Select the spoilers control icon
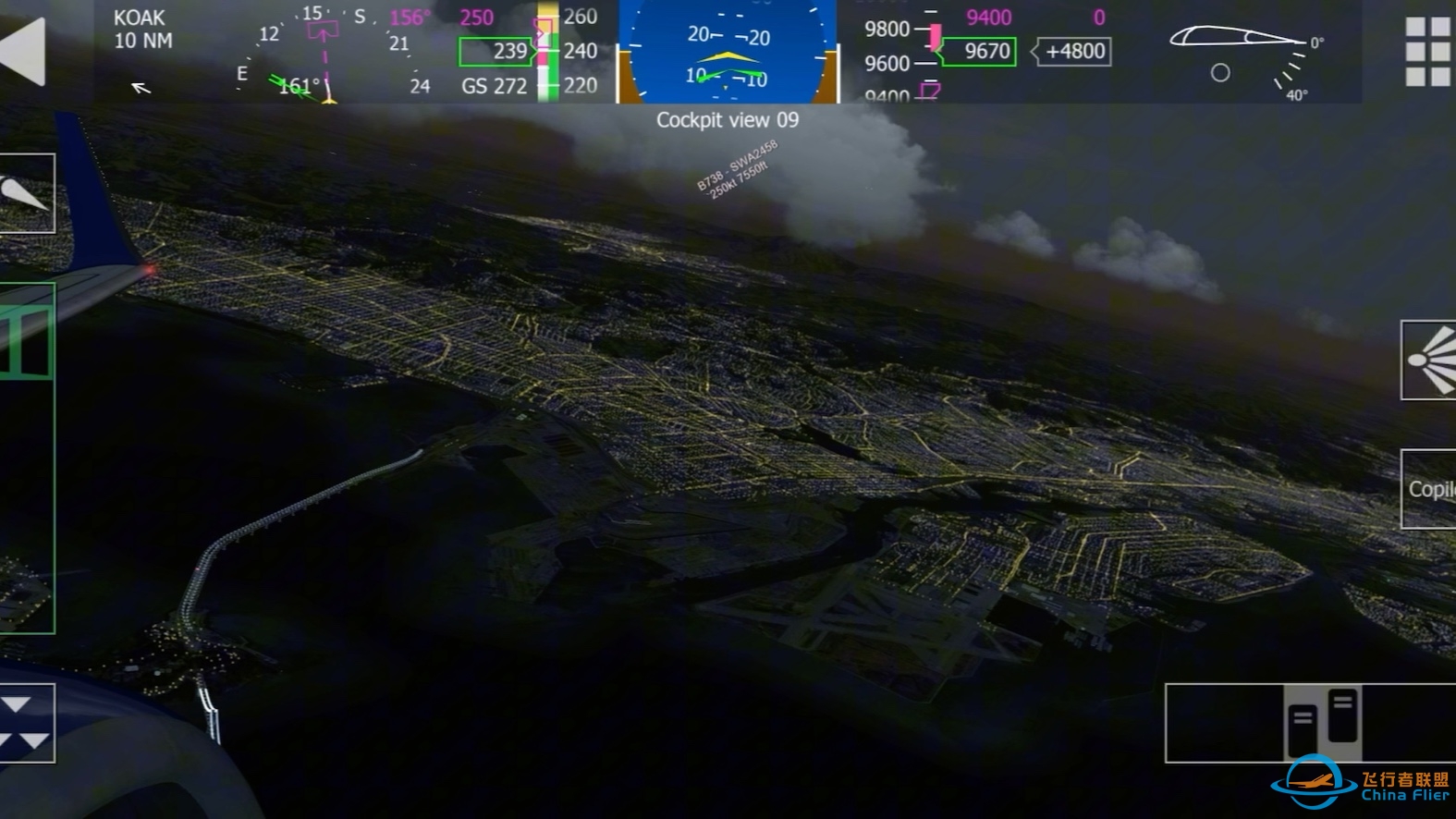This screenshot has width=1456, height=819. [23, 196]
